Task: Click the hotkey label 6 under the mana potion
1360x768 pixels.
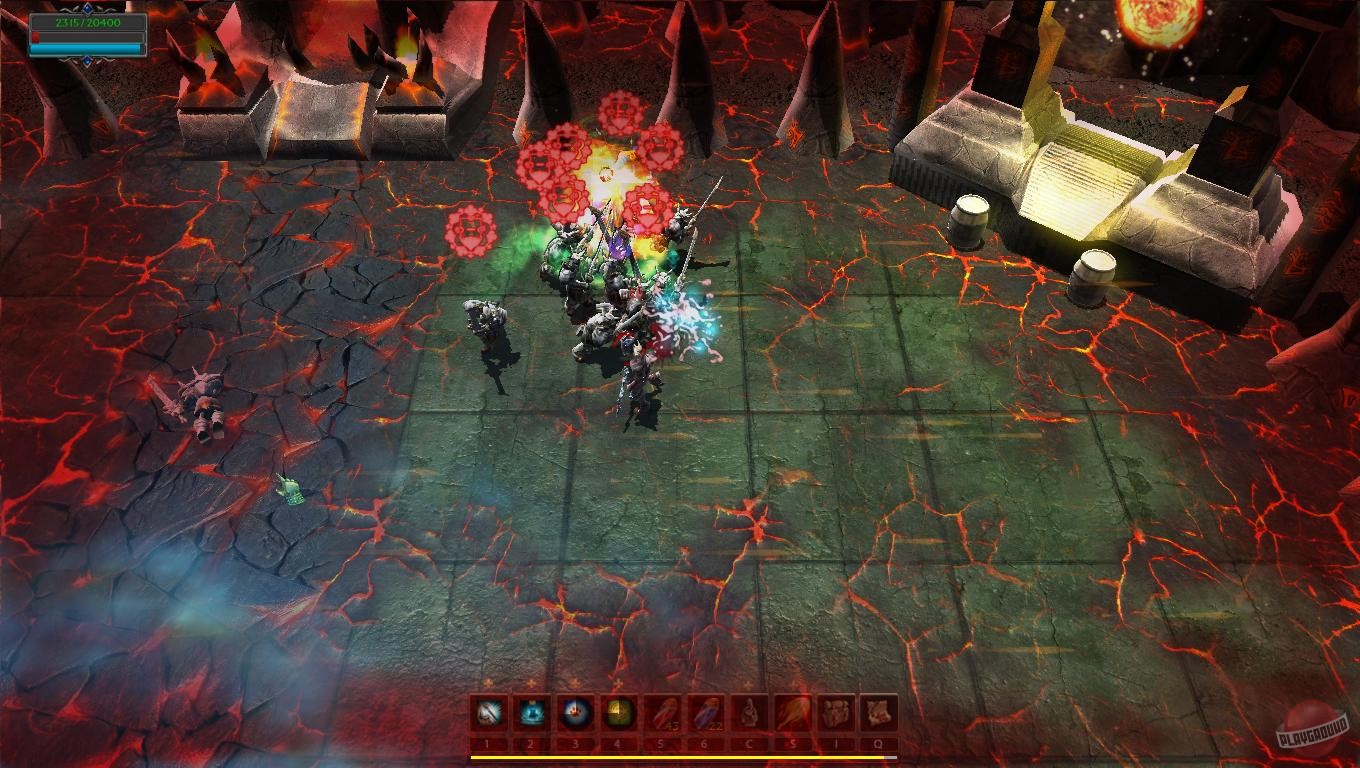Action: (x=707, y=741)
